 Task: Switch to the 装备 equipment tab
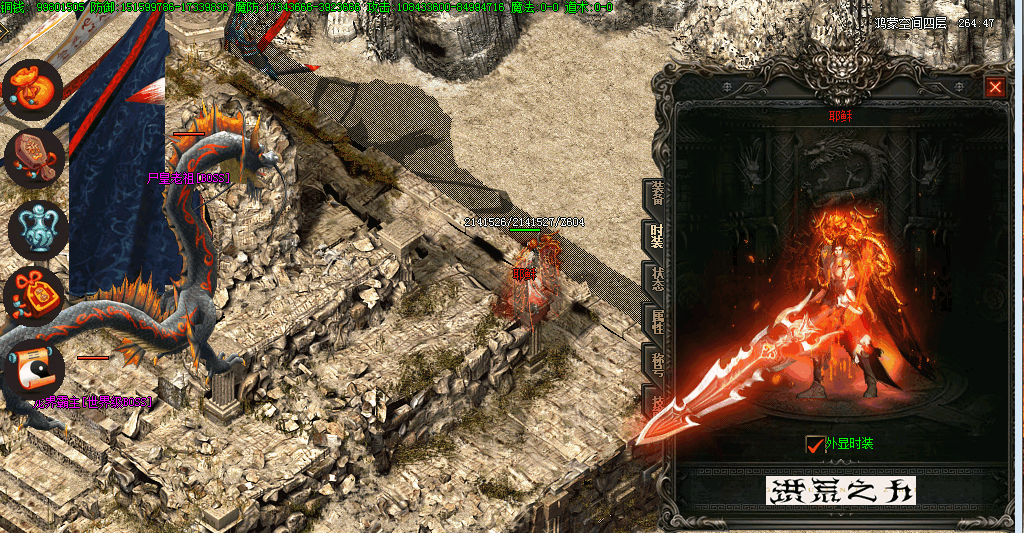tap(656, 195)
